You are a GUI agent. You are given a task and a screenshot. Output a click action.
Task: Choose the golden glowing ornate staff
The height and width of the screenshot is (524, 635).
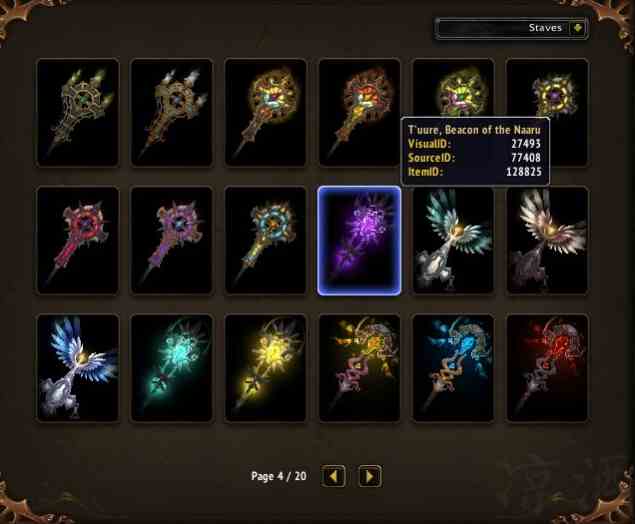pyautogui.click(x=359, y=367)
